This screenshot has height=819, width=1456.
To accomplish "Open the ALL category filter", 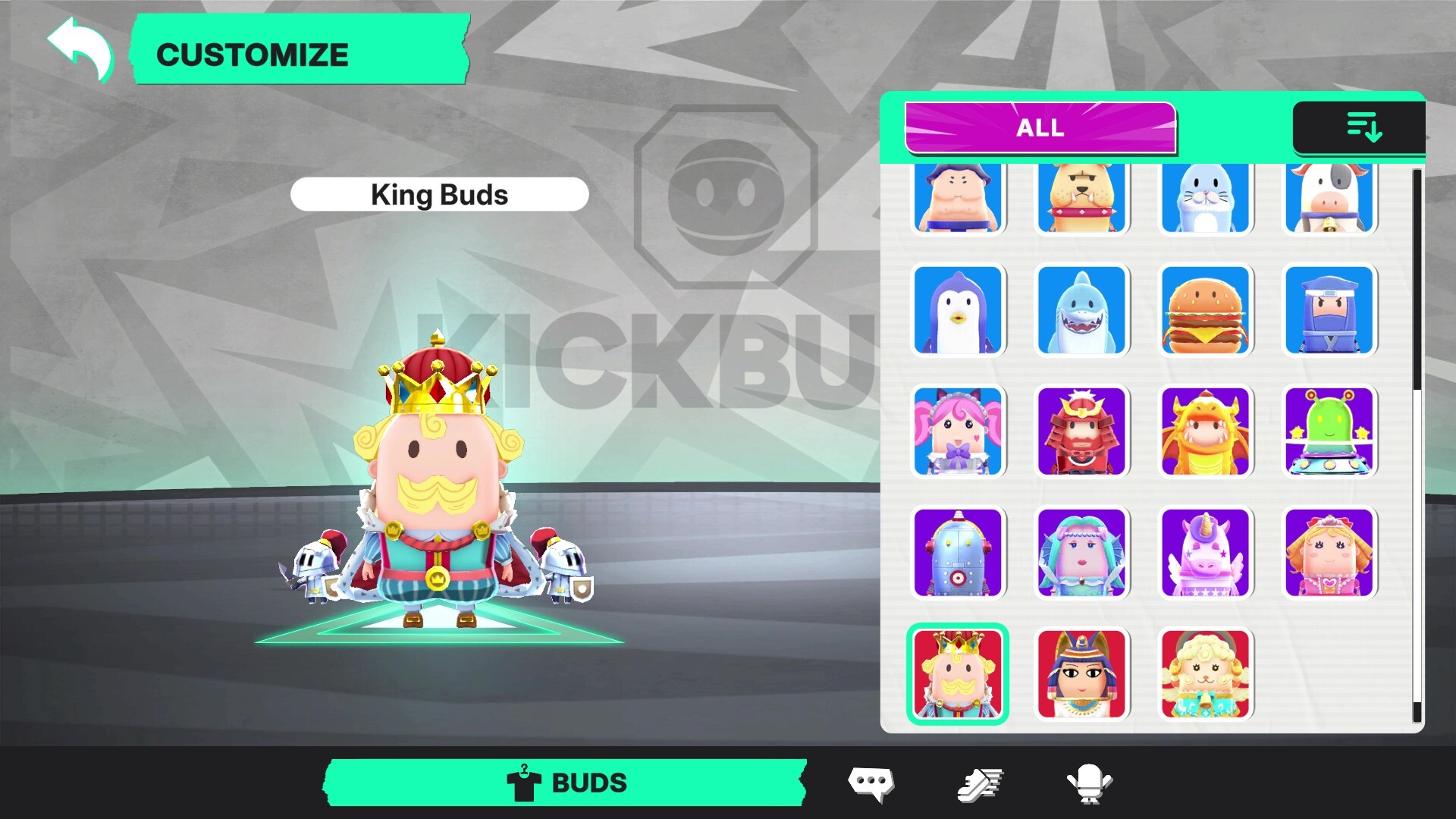I will pyautogui.click(x=1040, y=127).
